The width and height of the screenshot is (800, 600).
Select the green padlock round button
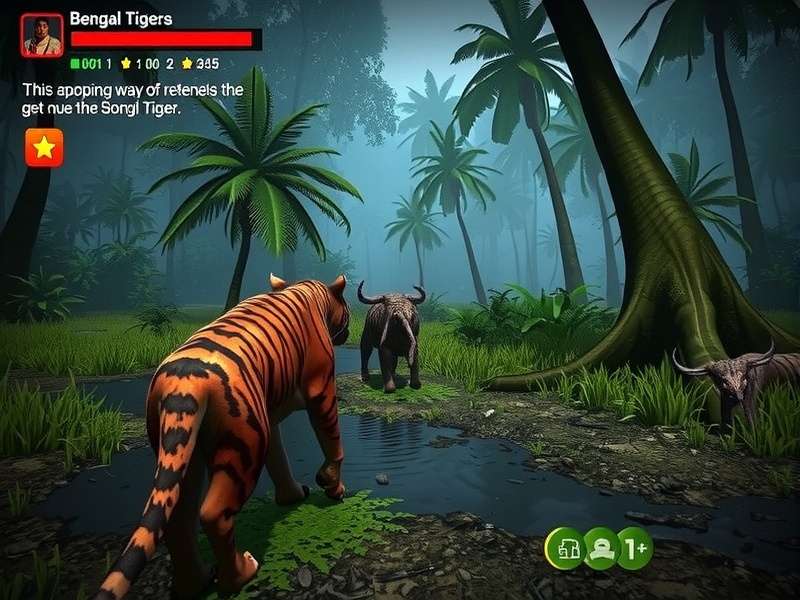coord(564,548)
